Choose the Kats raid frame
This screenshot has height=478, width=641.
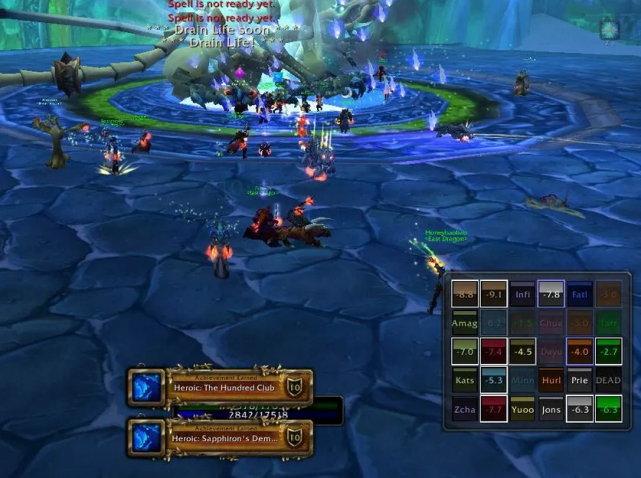[x=464, y=380]
